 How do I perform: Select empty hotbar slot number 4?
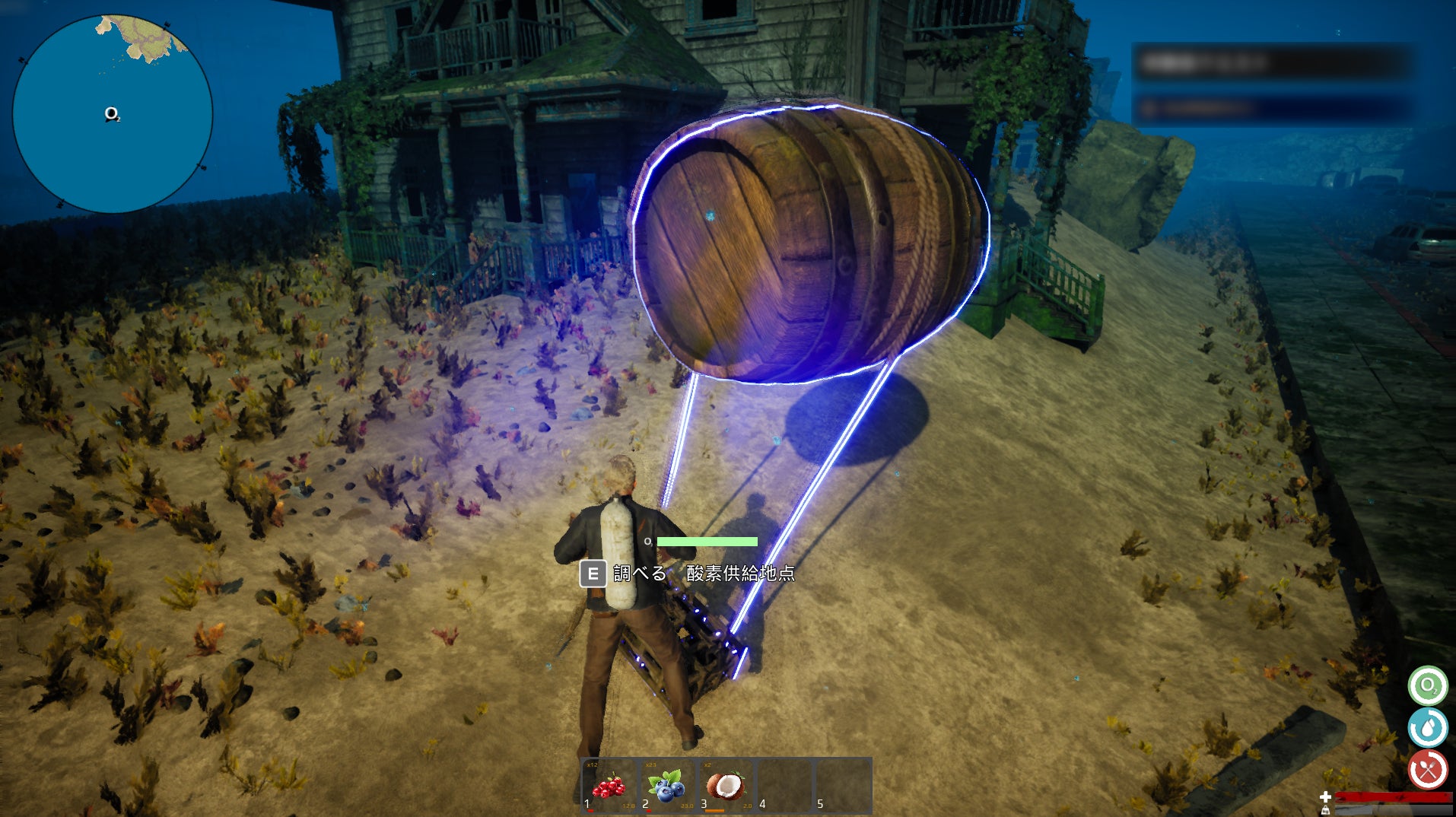[784, 786]
